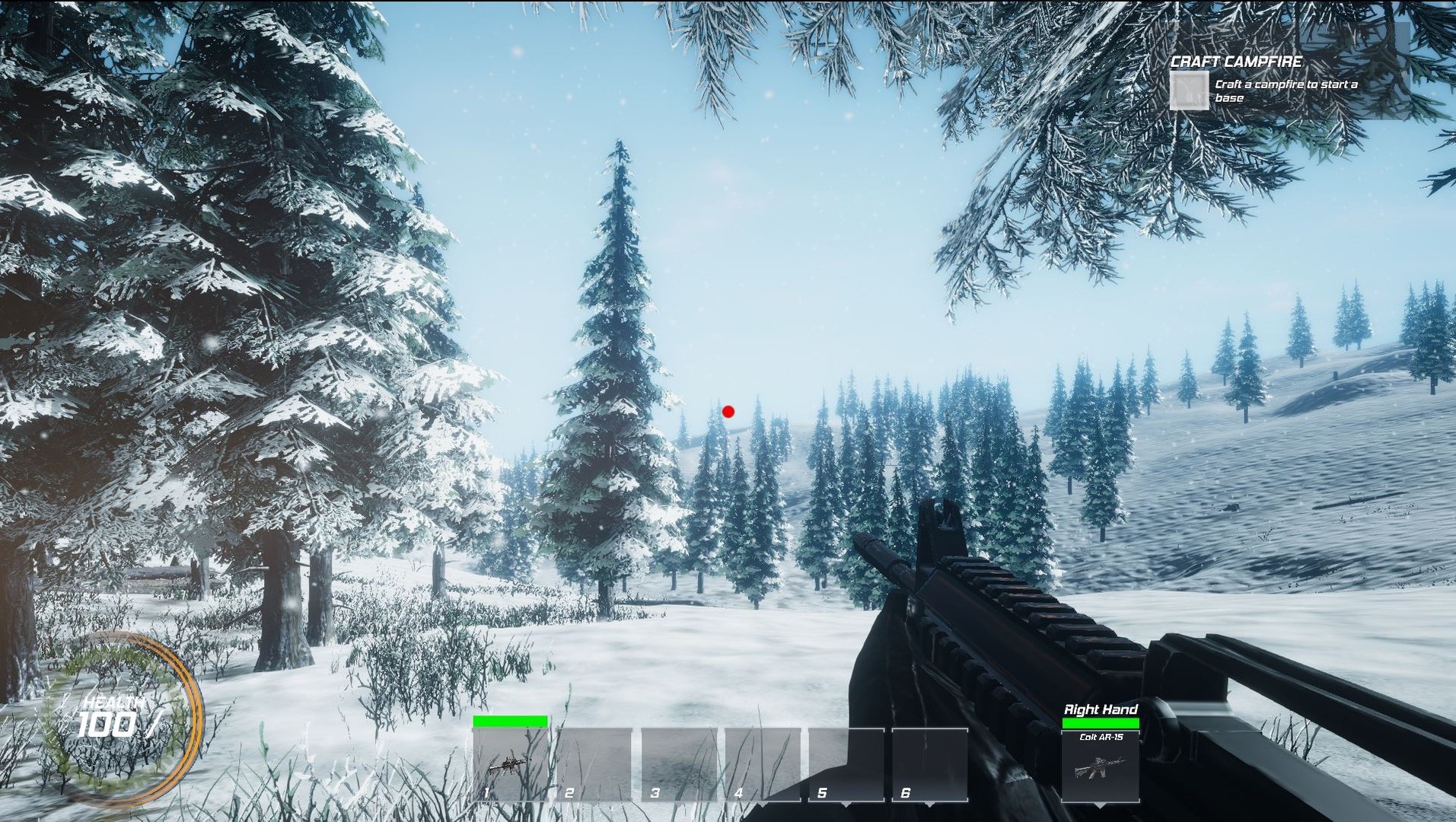The height and width of the screenshot is (822, 1456).
Task: Select the weapon thumbnail under Right Hand label
Action: [x=1101, y=768]
